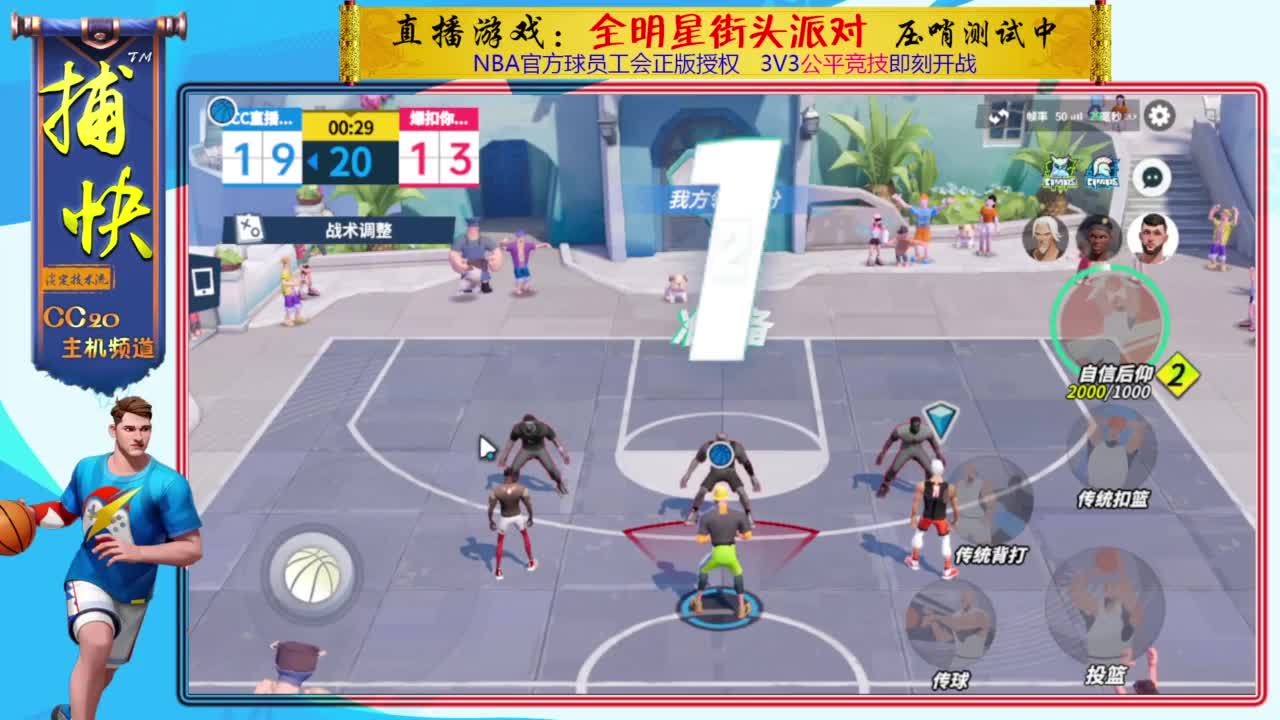Tap the tactics clipboard icon beside 战术调整
The width and height of the screenshot is (1280, 720).
[x=249, y=228]
